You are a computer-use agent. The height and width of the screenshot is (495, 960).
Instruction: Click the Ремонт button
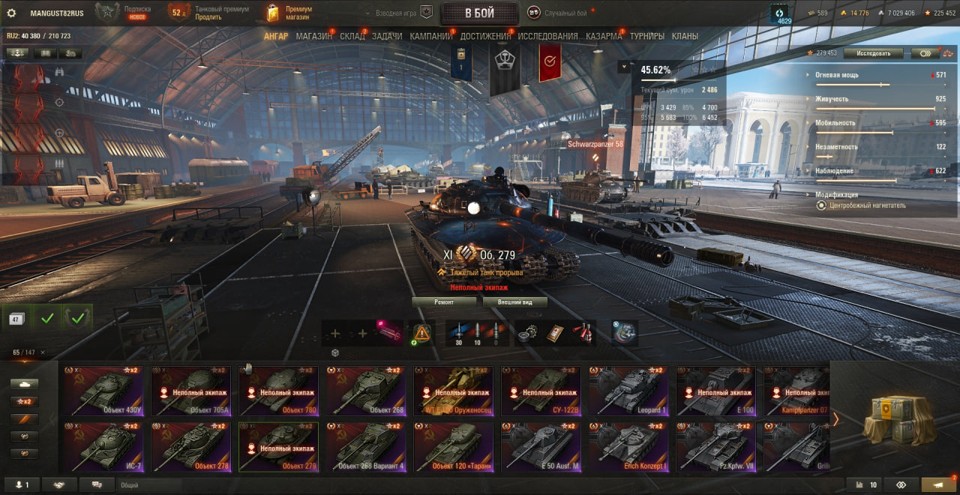coord(445,301)
